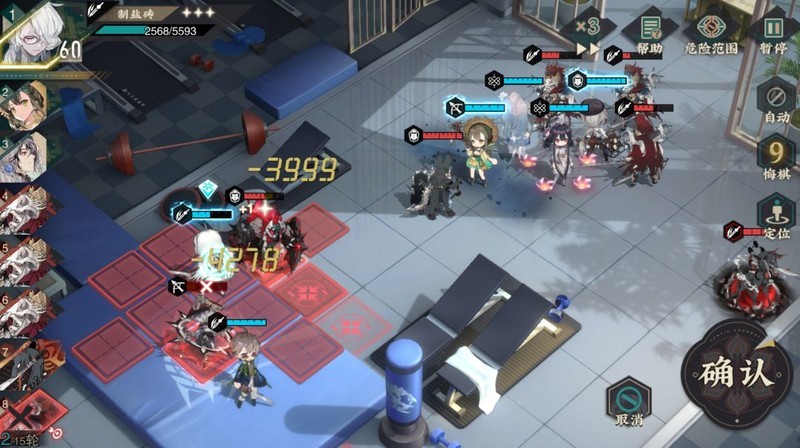
Task: Cancel the action with the 取消 button
Action: tap(628, 400)
